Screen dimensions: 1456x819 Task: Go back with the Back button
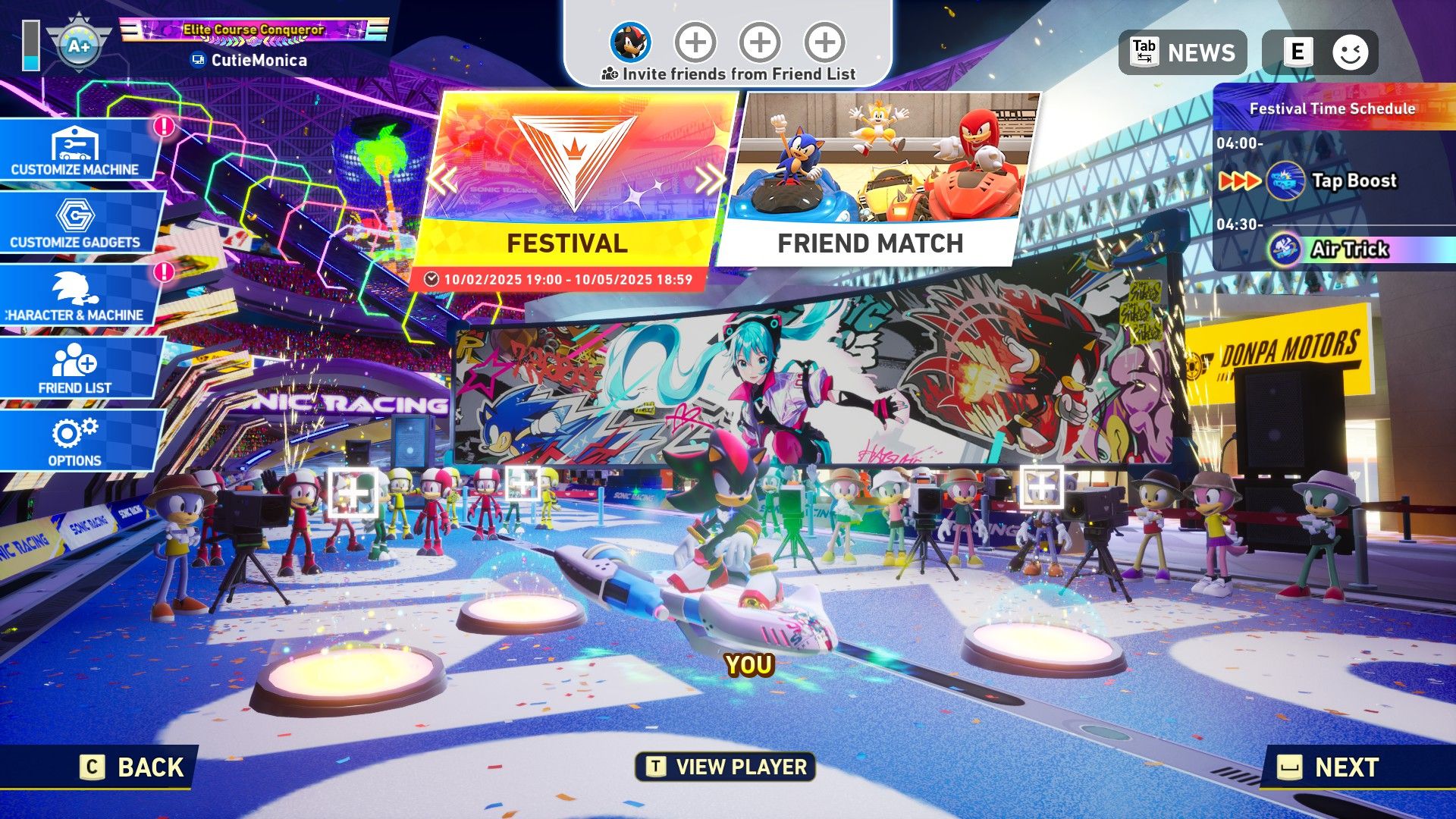[x=133, y=767]
